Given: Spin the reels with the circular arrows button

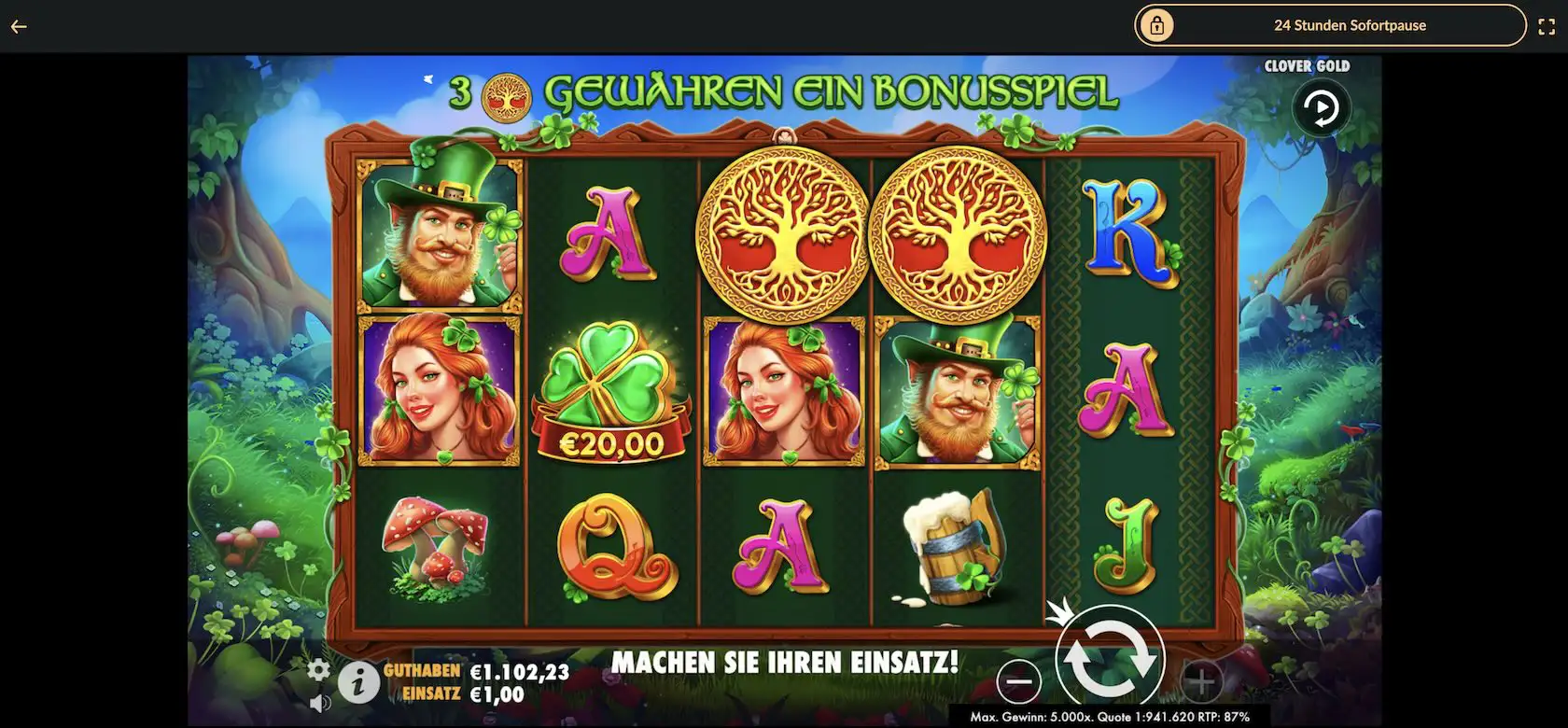Looking at the screenshot, I should (x=1110, y=659).
